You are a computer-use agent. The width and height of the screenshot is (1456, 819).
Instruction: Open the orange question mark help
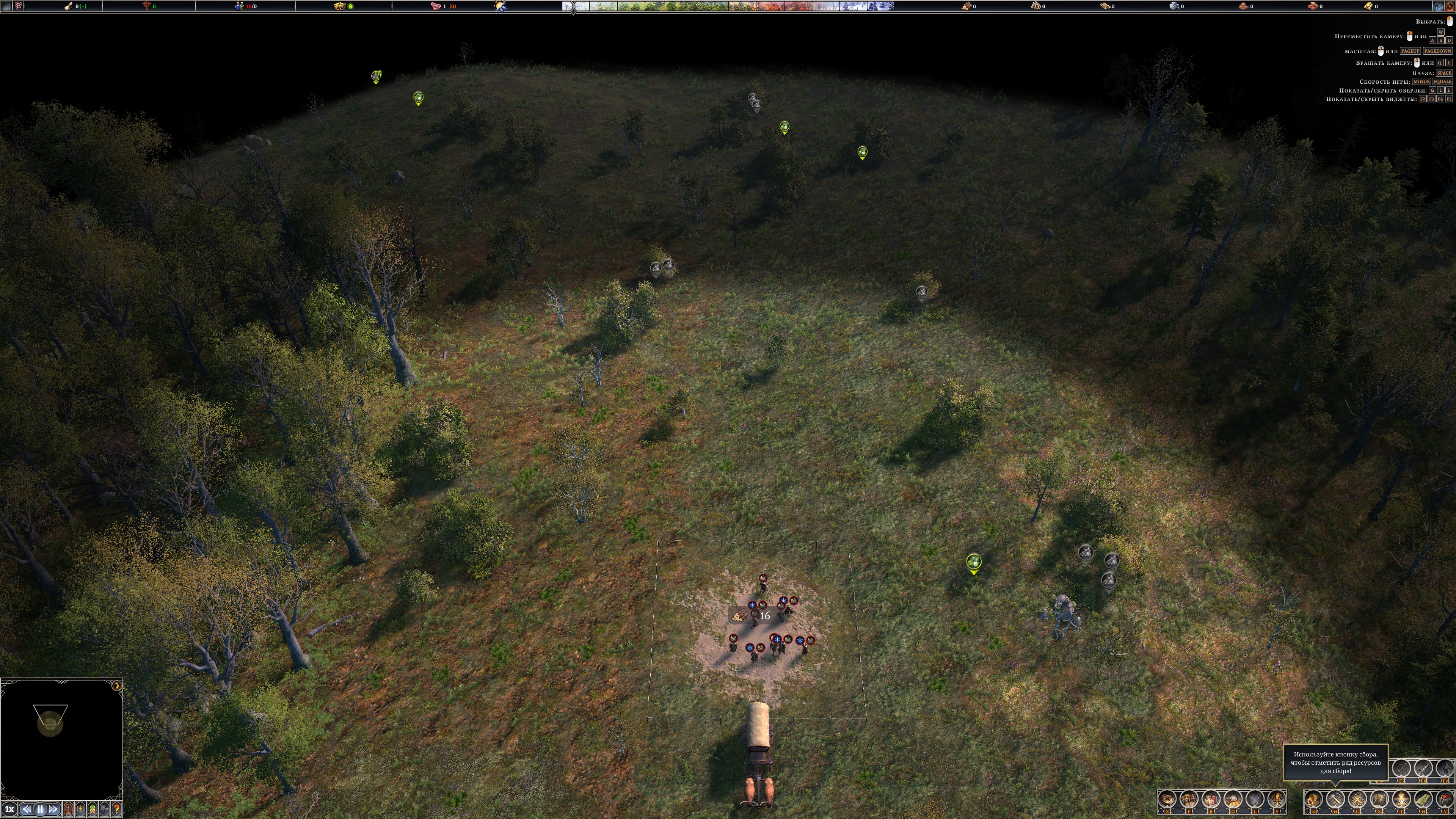click(x=117, y=810)
